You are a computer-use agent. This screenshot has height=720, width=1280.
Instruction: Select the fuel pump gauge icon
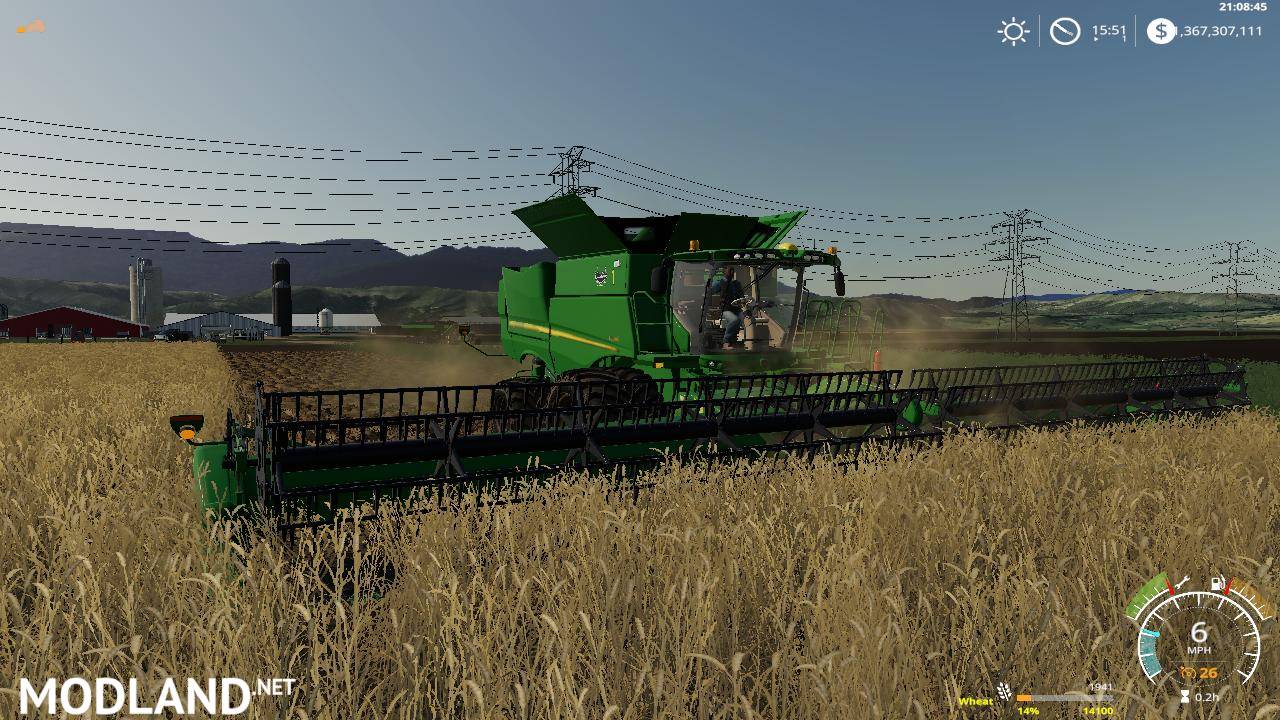tap(1215, 583)
